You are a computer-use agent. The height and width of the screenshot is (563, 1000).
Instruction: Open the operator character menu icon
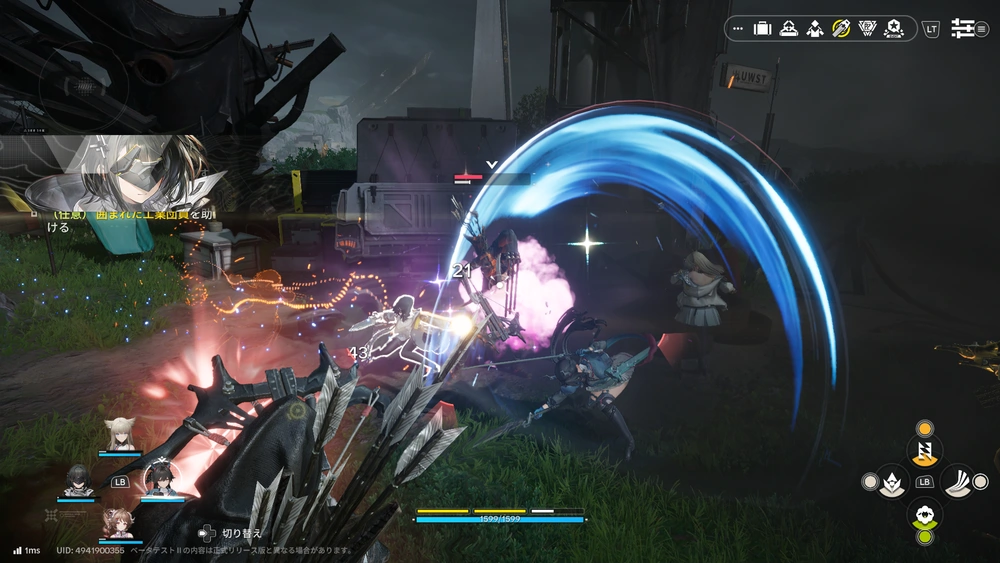click(x=788, y=29)
